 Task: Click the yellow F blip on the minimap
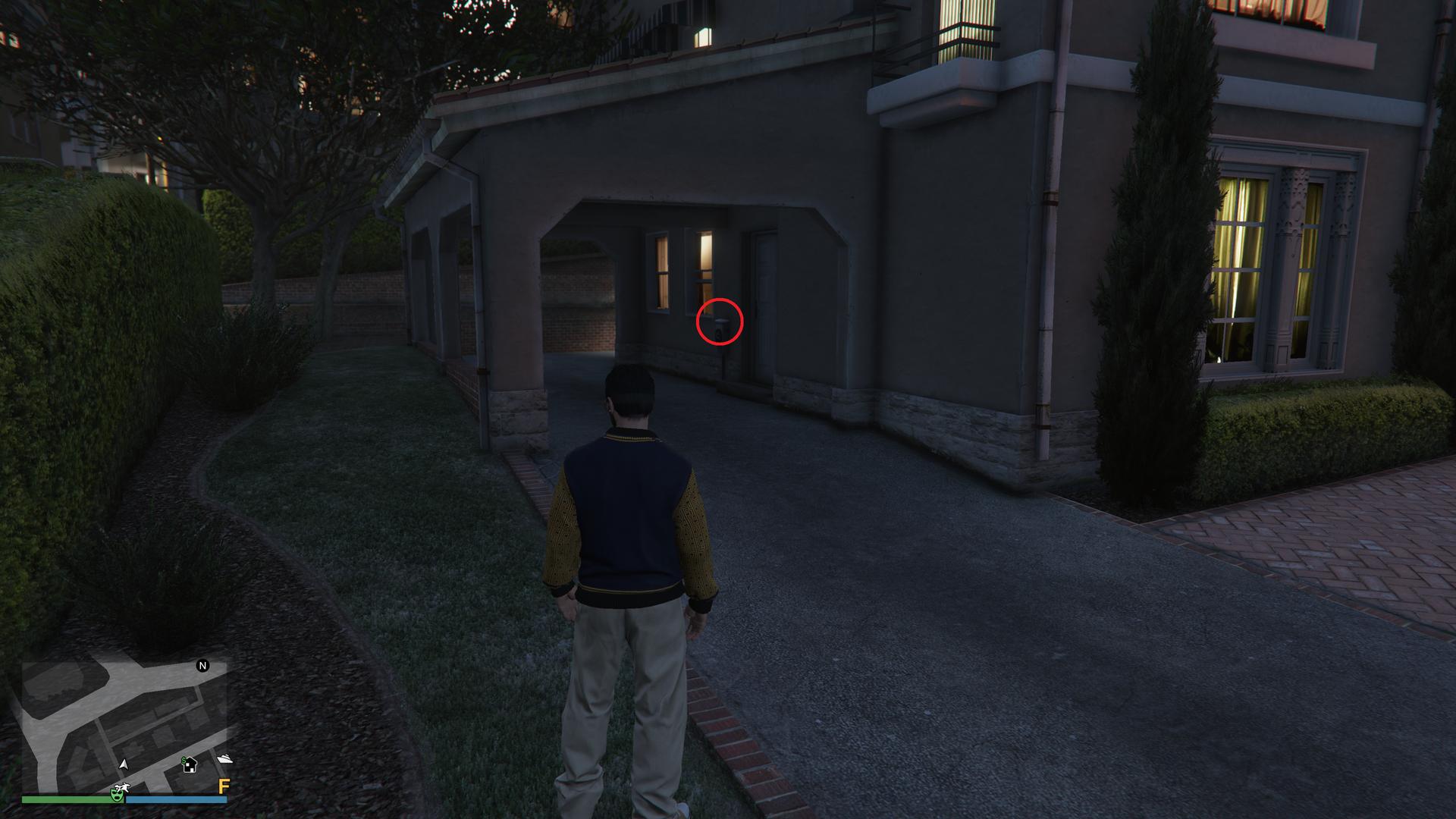pos(224,786)
